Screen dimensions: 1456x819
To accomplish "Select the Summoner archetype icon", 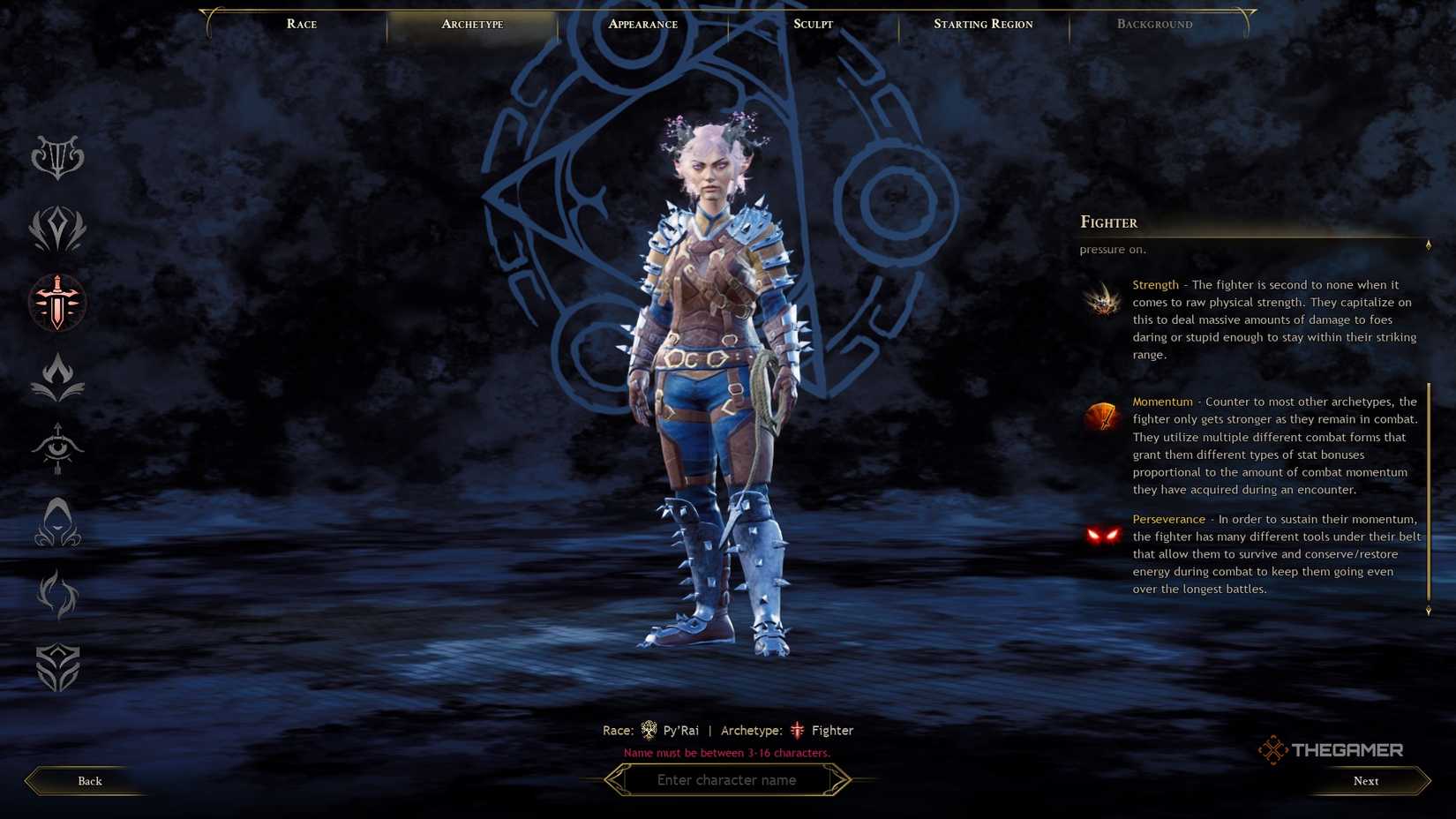I will [x=56, y=596].
